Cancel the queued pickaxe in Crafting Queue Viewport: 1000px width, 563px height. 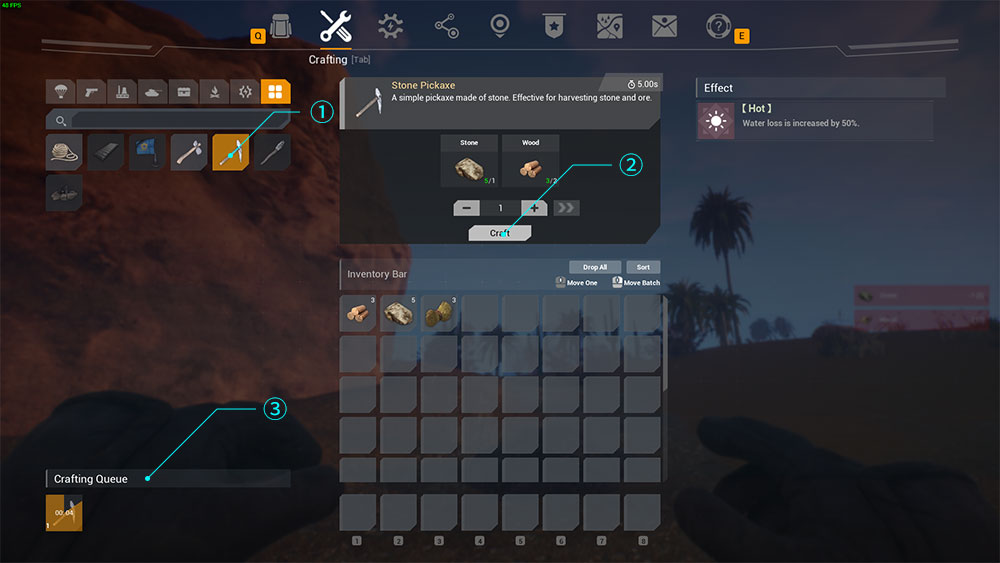point(64,513)
